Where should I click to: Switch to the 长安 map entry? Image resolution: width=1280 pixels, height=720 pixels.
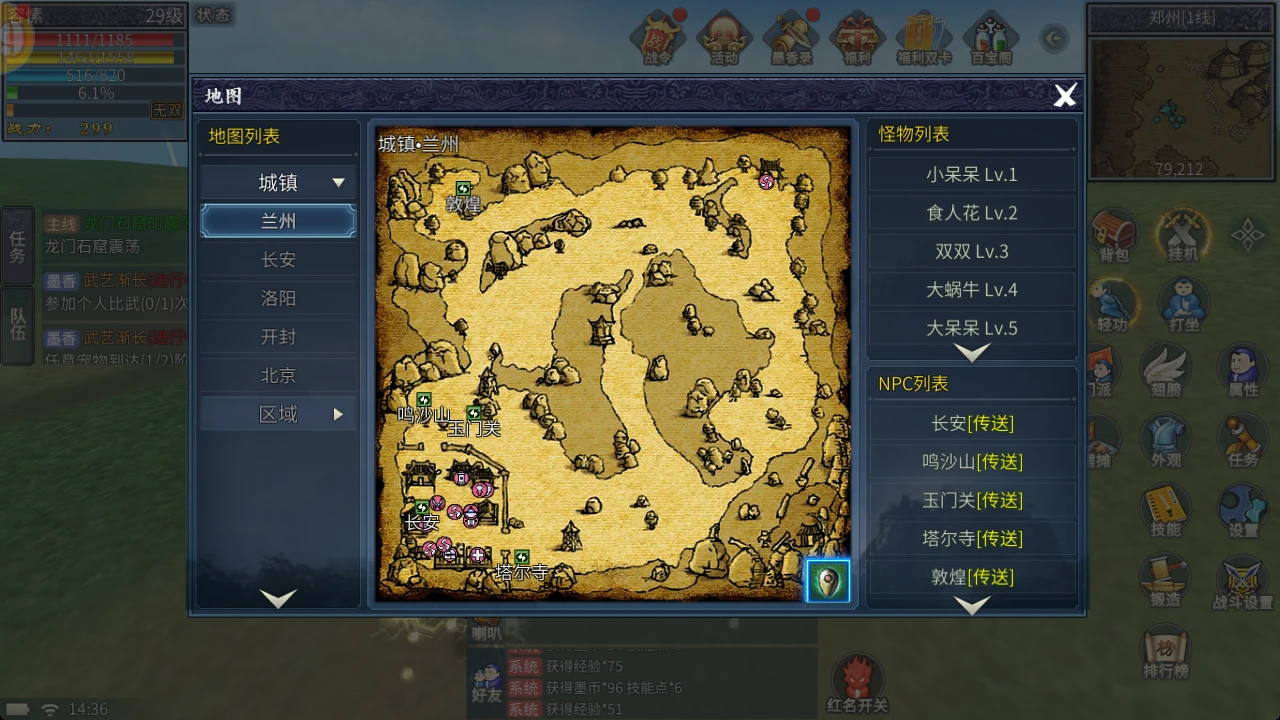[x=278, y=259]
